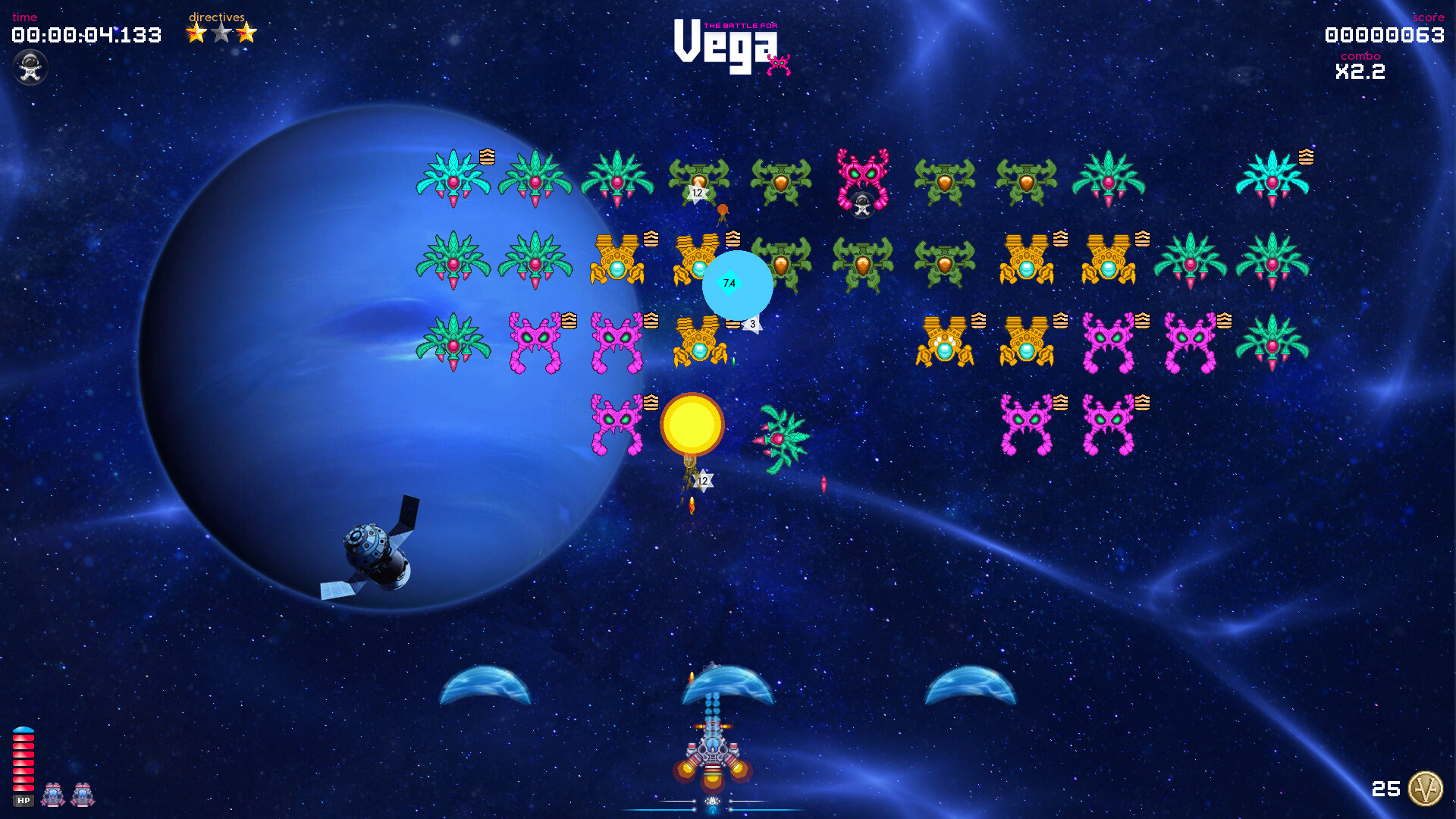The image size is (1456, 819).
Task: Toggle the silver middle directive star
Action: (220, 33)
